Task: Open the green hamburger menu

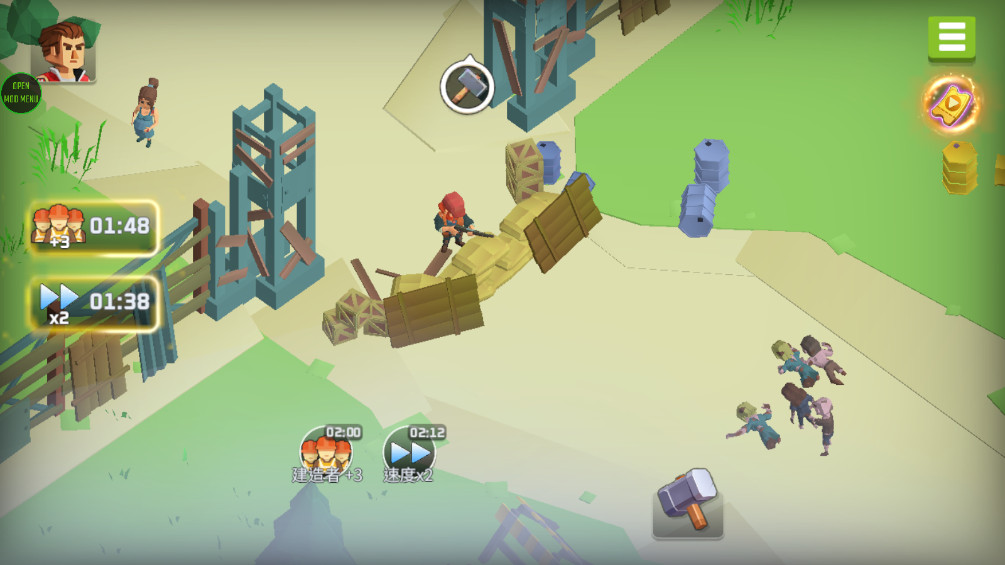Action: [951, 38]
